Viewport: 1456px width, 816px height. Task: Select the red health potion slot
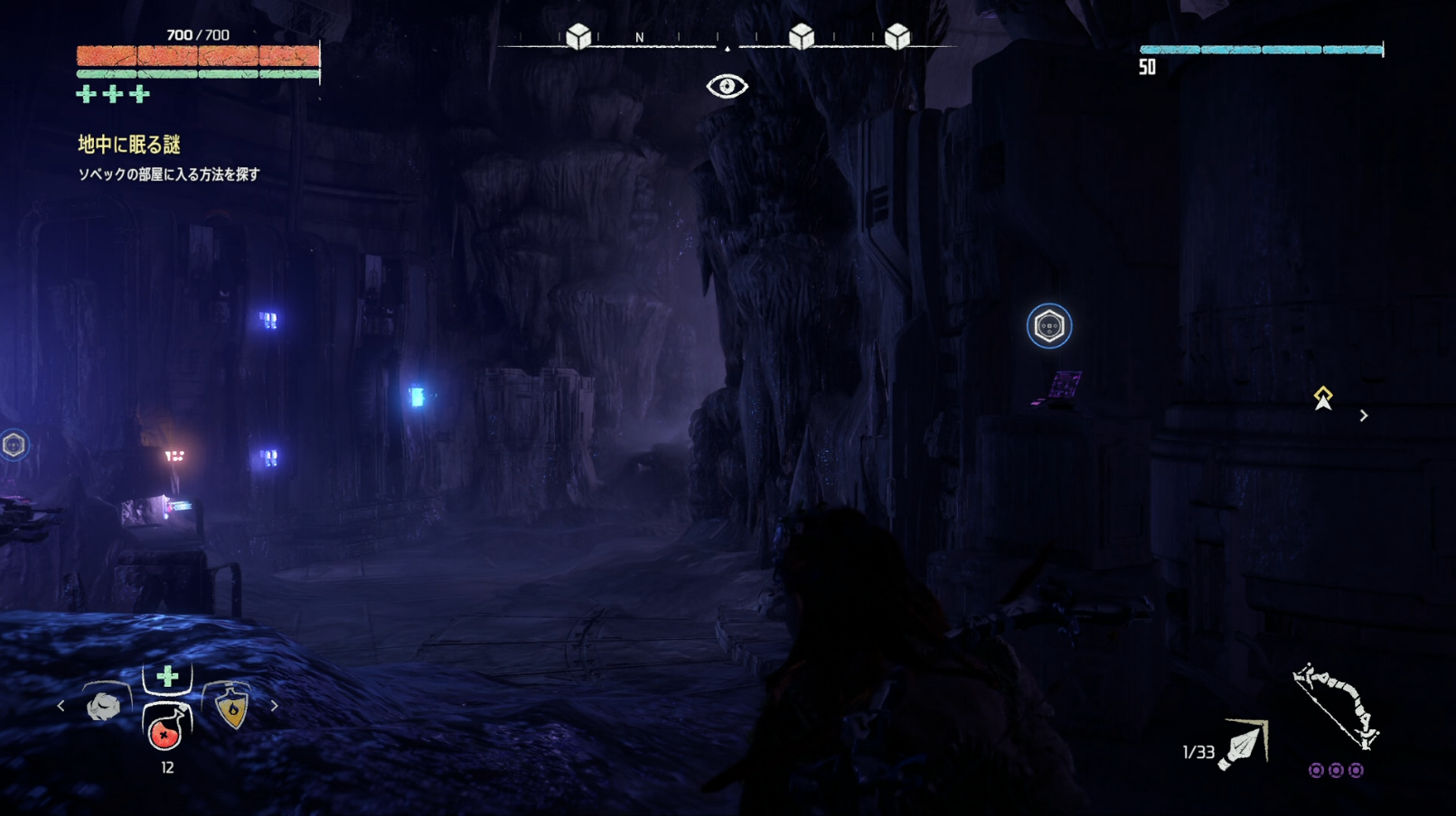pos(166,728)
